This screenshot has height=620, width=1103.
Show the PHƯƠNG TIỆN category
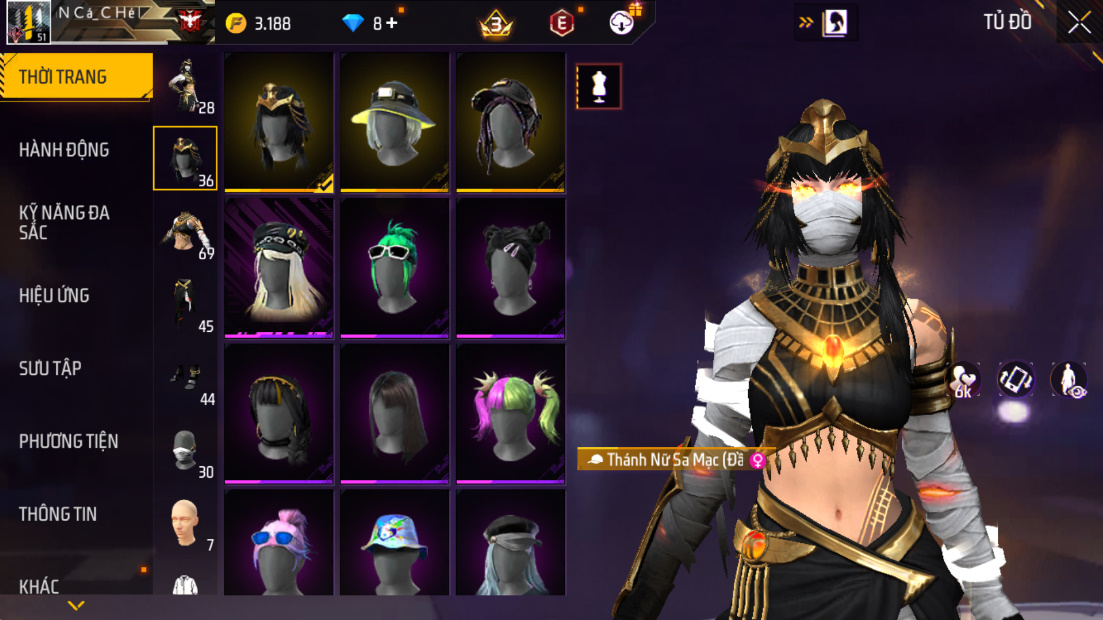(x=68, y=441)
